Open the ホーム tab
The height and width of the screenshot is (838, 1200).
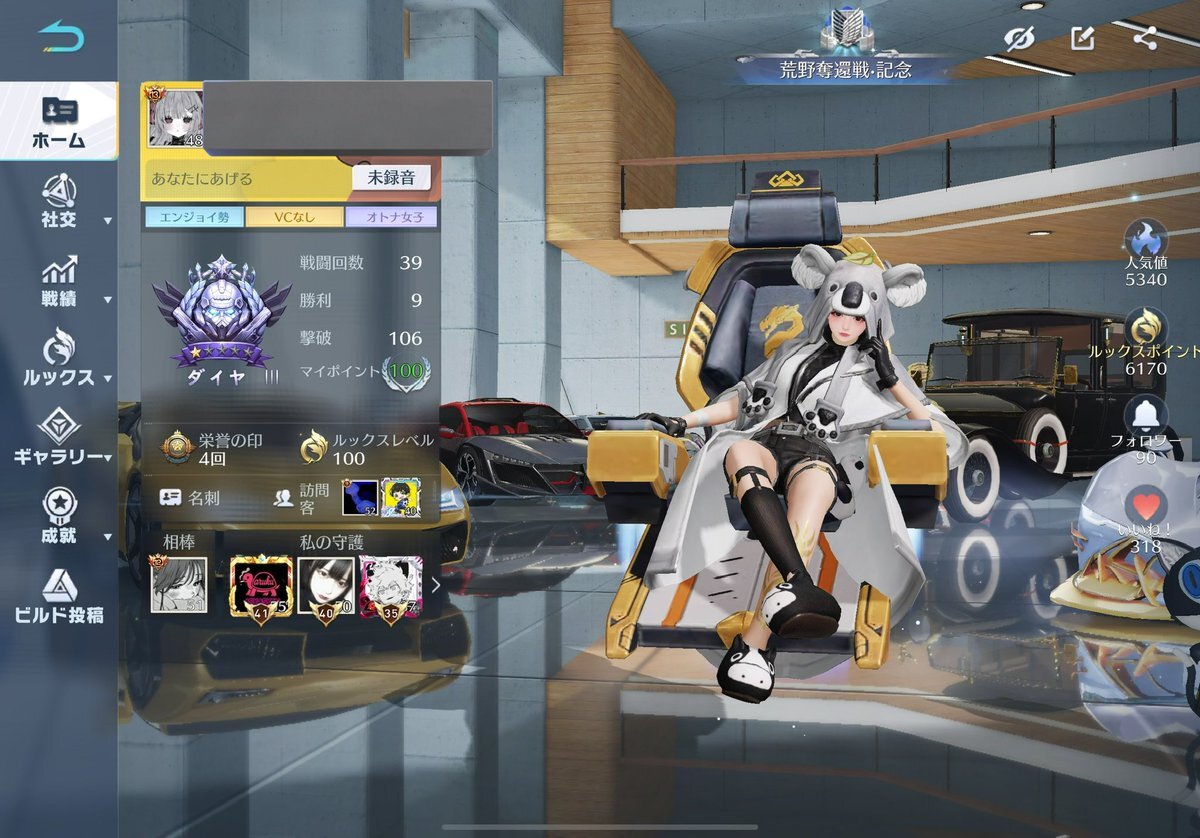58,122
